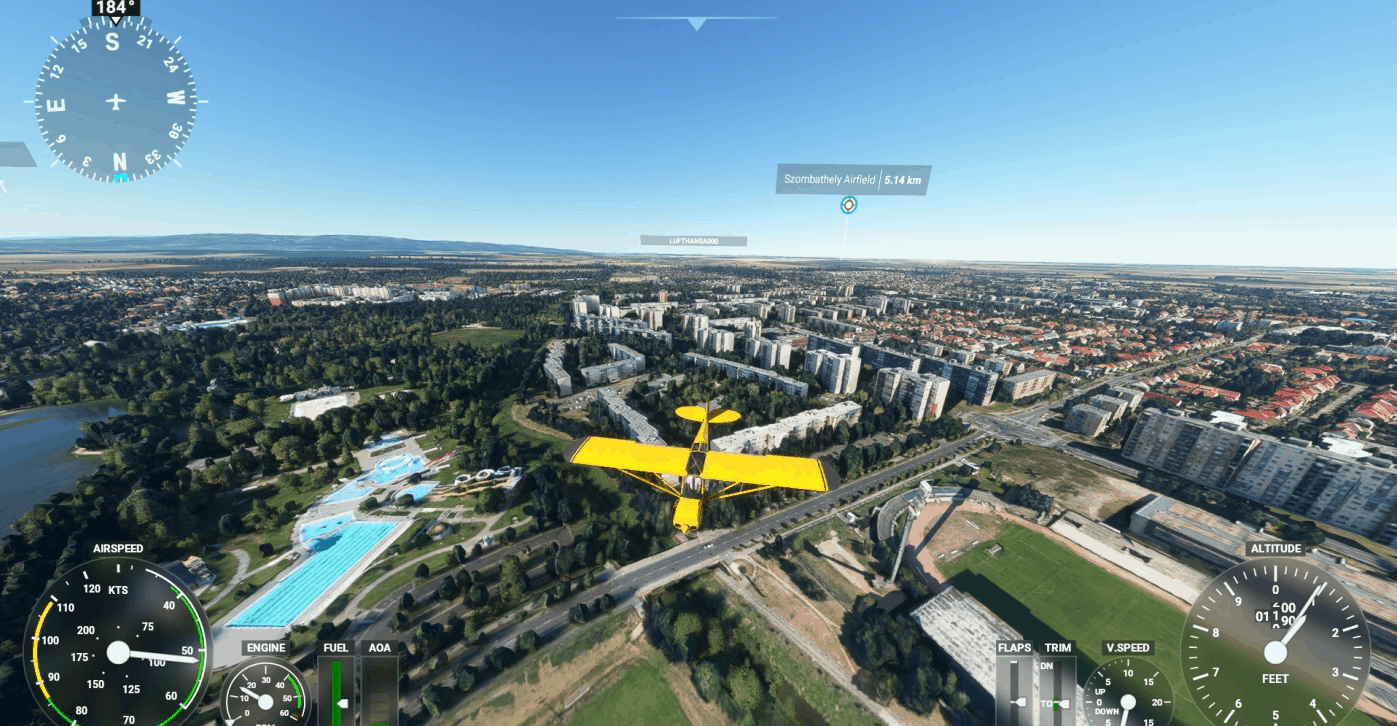Screen dimensions: 1397x726
Task: Toggle the TRIM indicator display
Action: pos(1057,647)
